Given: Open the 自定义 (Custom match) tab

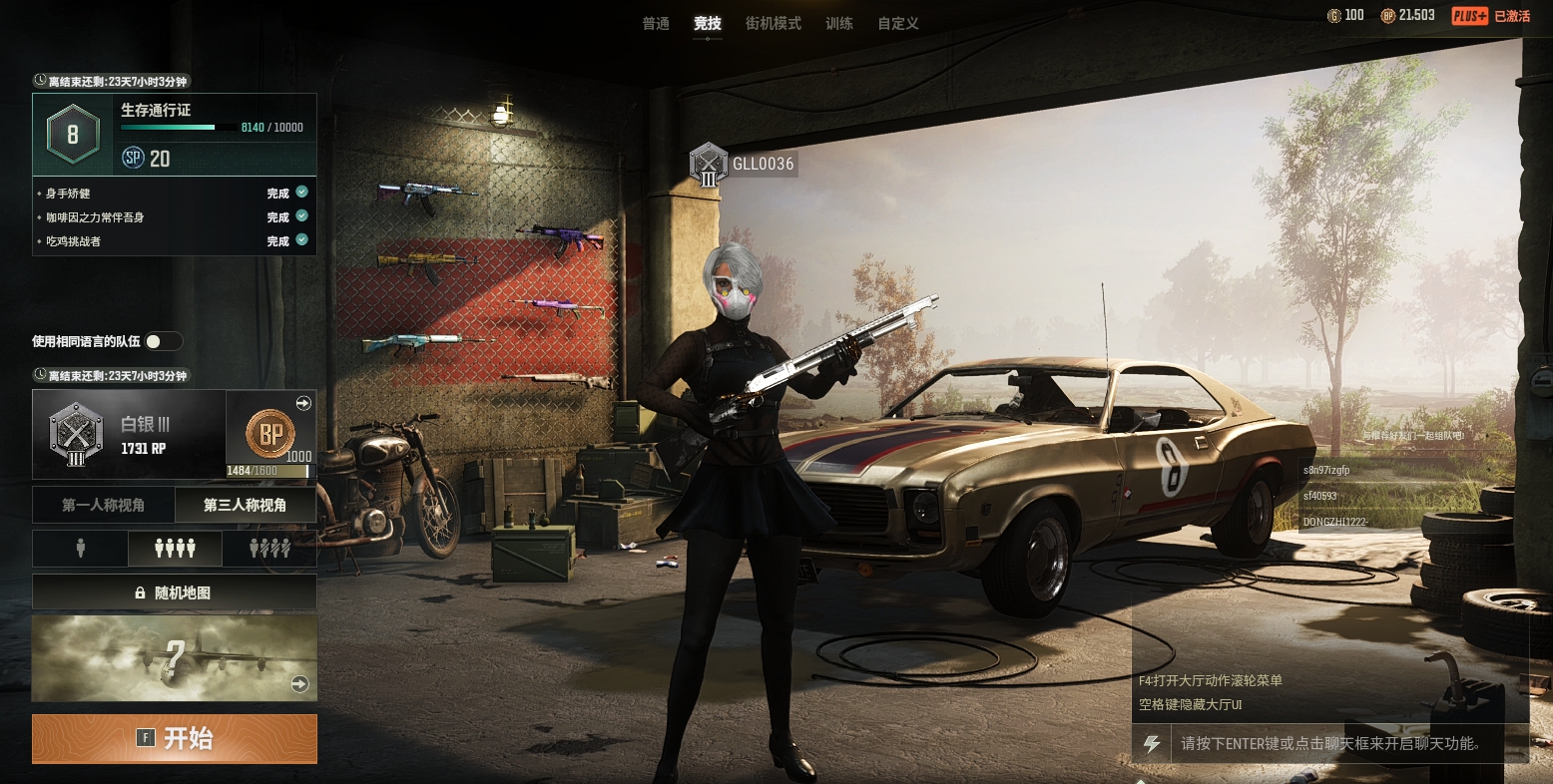Looking at the screenshot, I should click(898, 23).
